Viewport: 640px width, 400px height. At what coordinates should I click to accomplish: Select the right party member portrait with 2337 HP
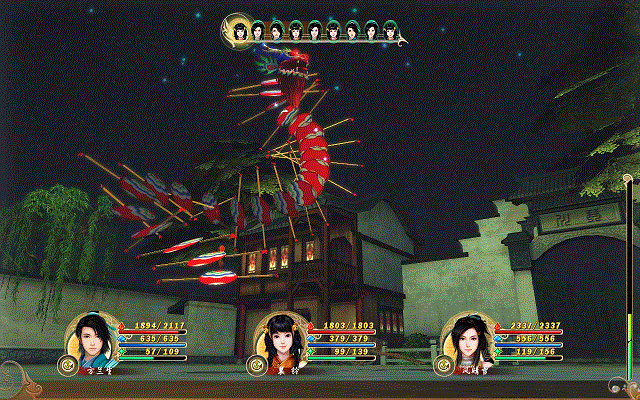pyautogui.click(x=468, y=340)
